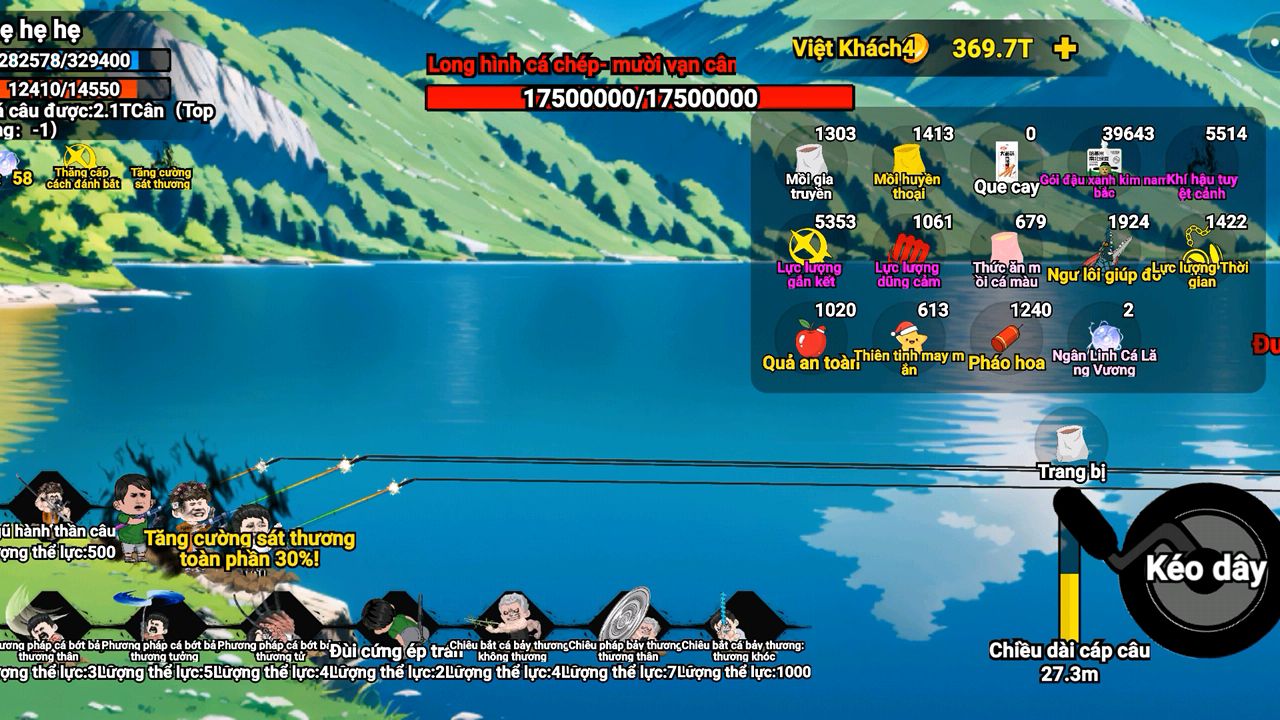Viewport: 1280px width, 720px height.
Task: Activate the Đùi cứng ép trần skill
Action: pyautogui.click(x=396, y=622)
